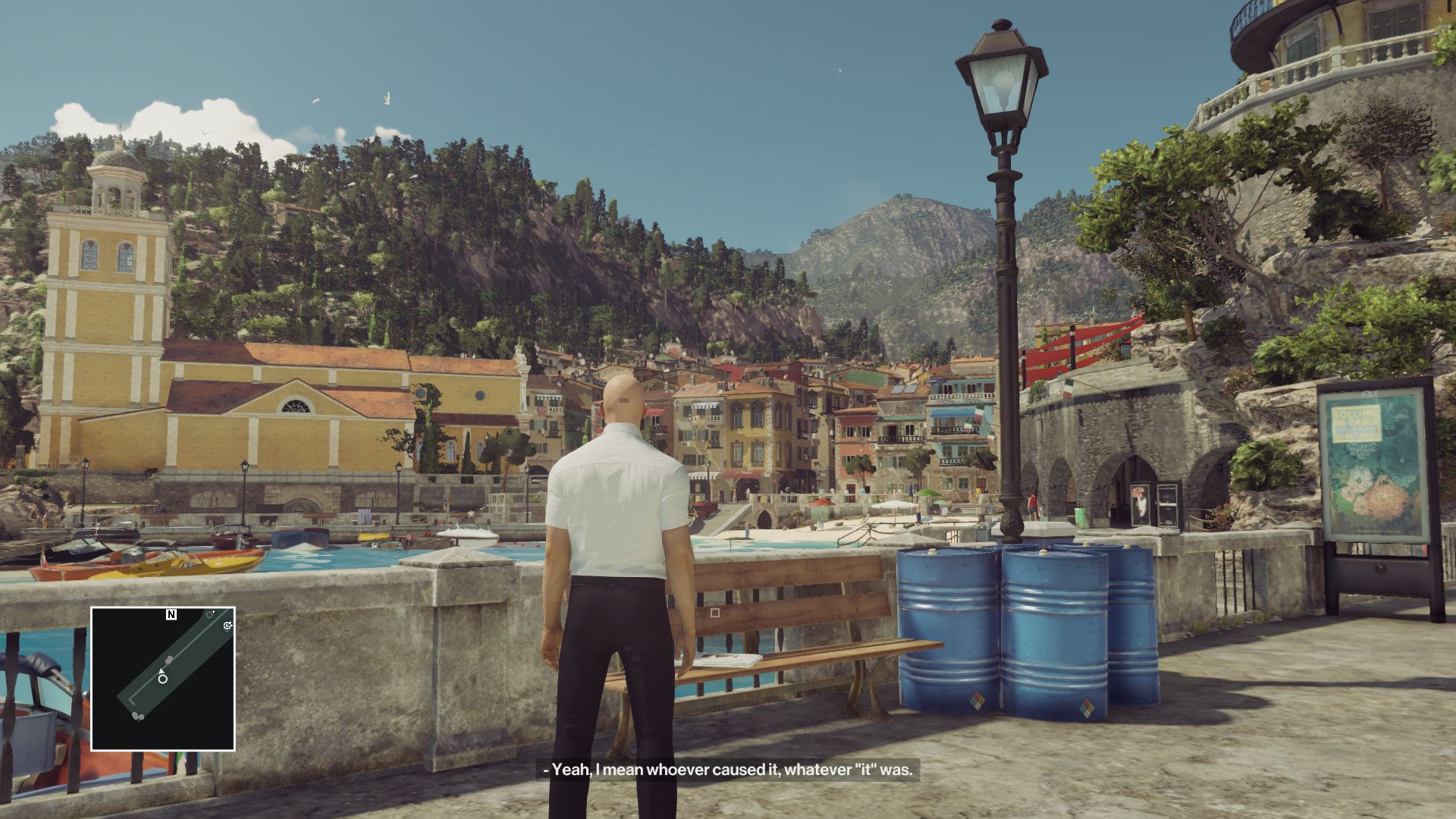Click the camera icon in minimap corner
Viewport: 1456px width, 819px height.
227,626
